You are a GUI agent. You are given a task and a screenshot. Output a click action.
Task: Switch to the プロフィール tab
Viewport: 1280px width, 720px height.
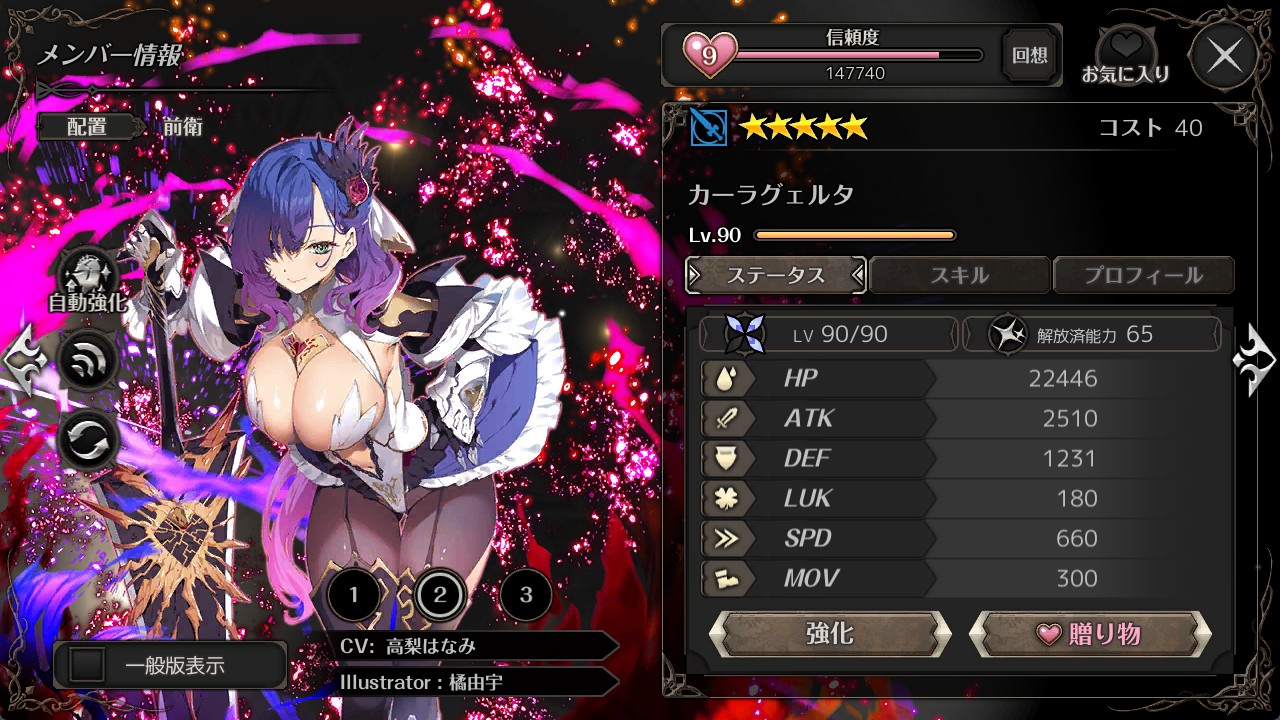point(1143,275)
